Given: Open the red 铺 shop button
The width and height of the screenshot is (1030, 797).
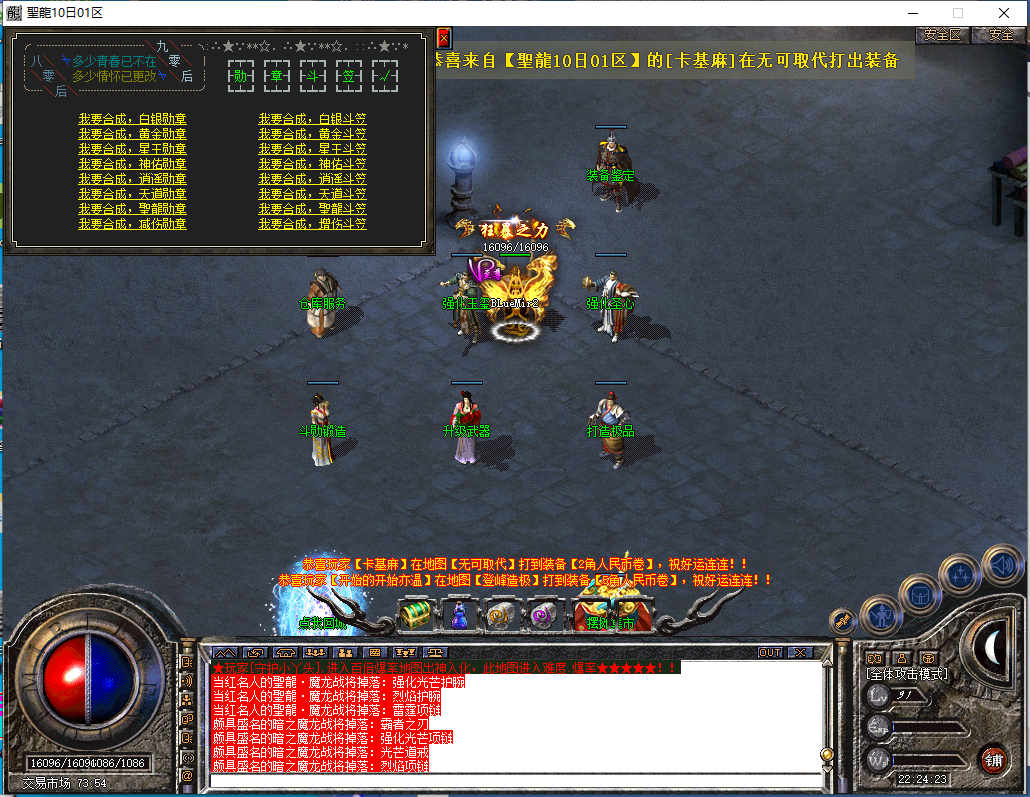Looking at the screenshot, I should [x=993, y=757].
